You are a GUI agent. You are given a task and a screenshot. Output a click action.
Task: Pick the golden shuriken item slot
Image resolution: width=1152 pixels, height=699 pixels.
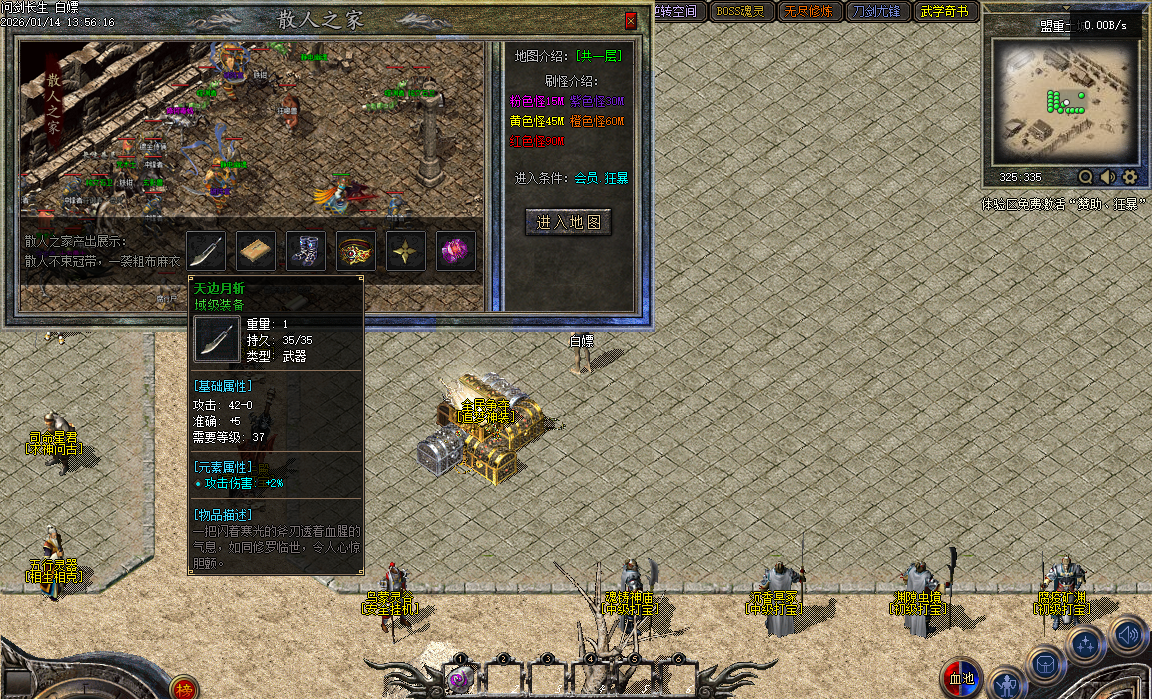tap(406, 251)
